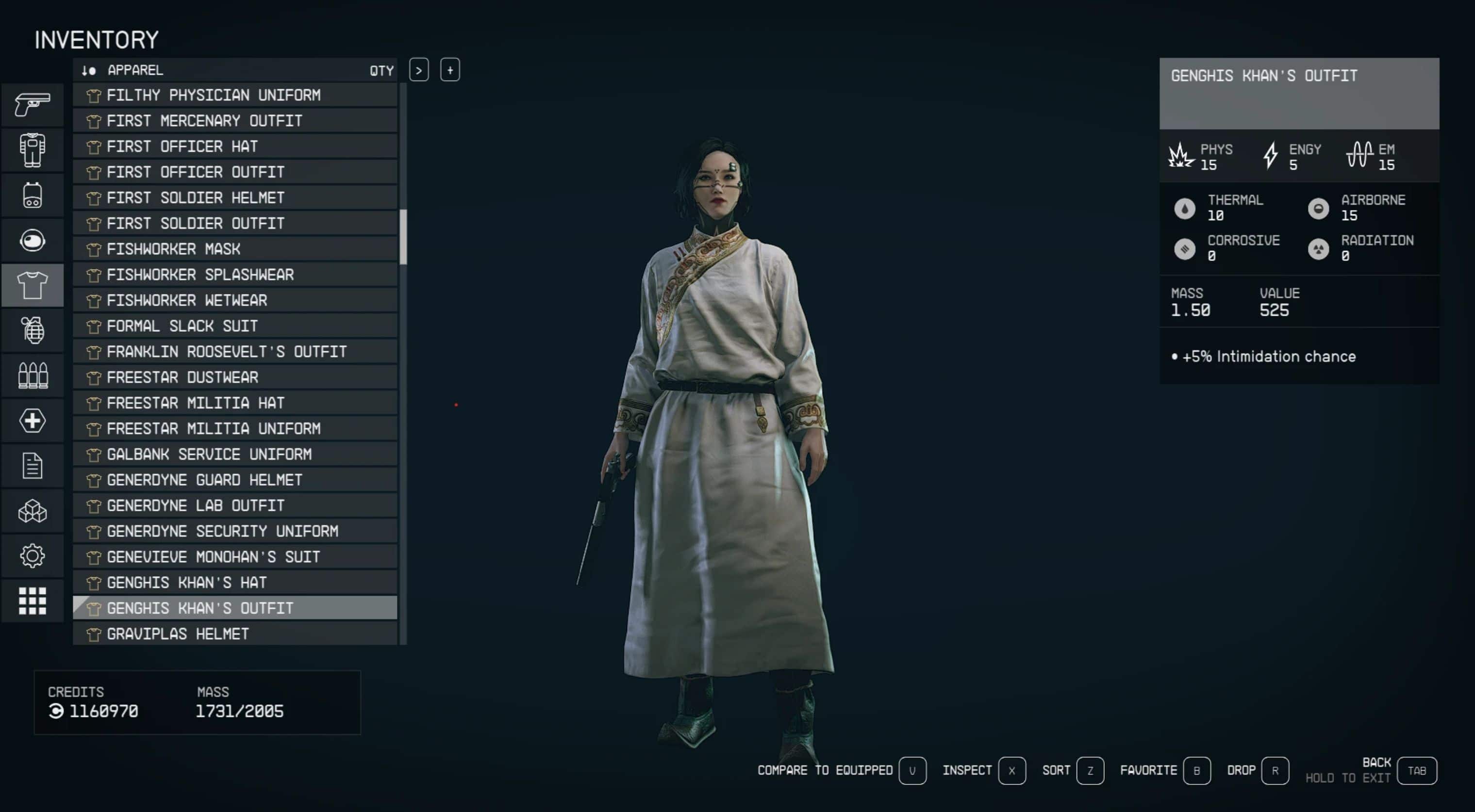
Task: Click the arrow button next to QTY
Action: pos(419,70)
